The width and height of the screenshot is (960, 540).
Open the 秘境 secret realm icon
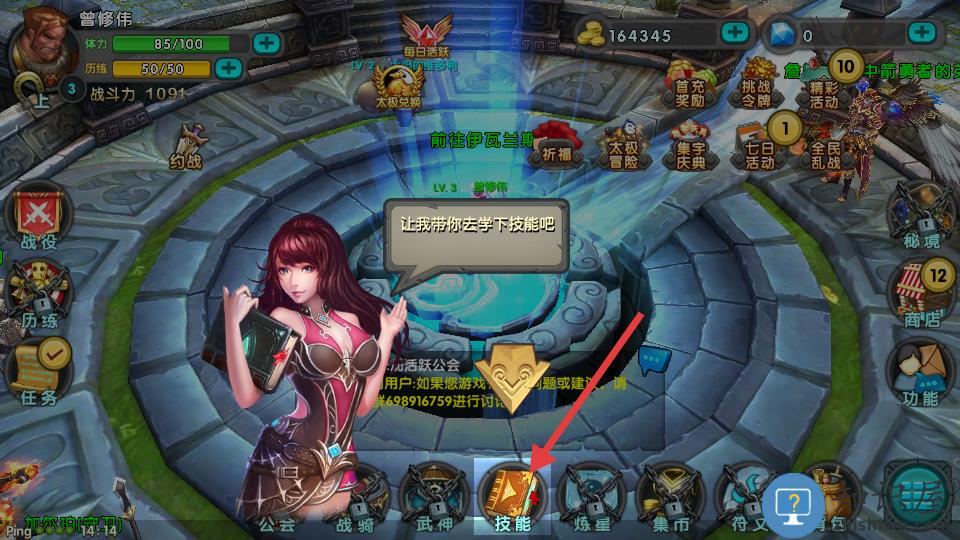[921, 217]
